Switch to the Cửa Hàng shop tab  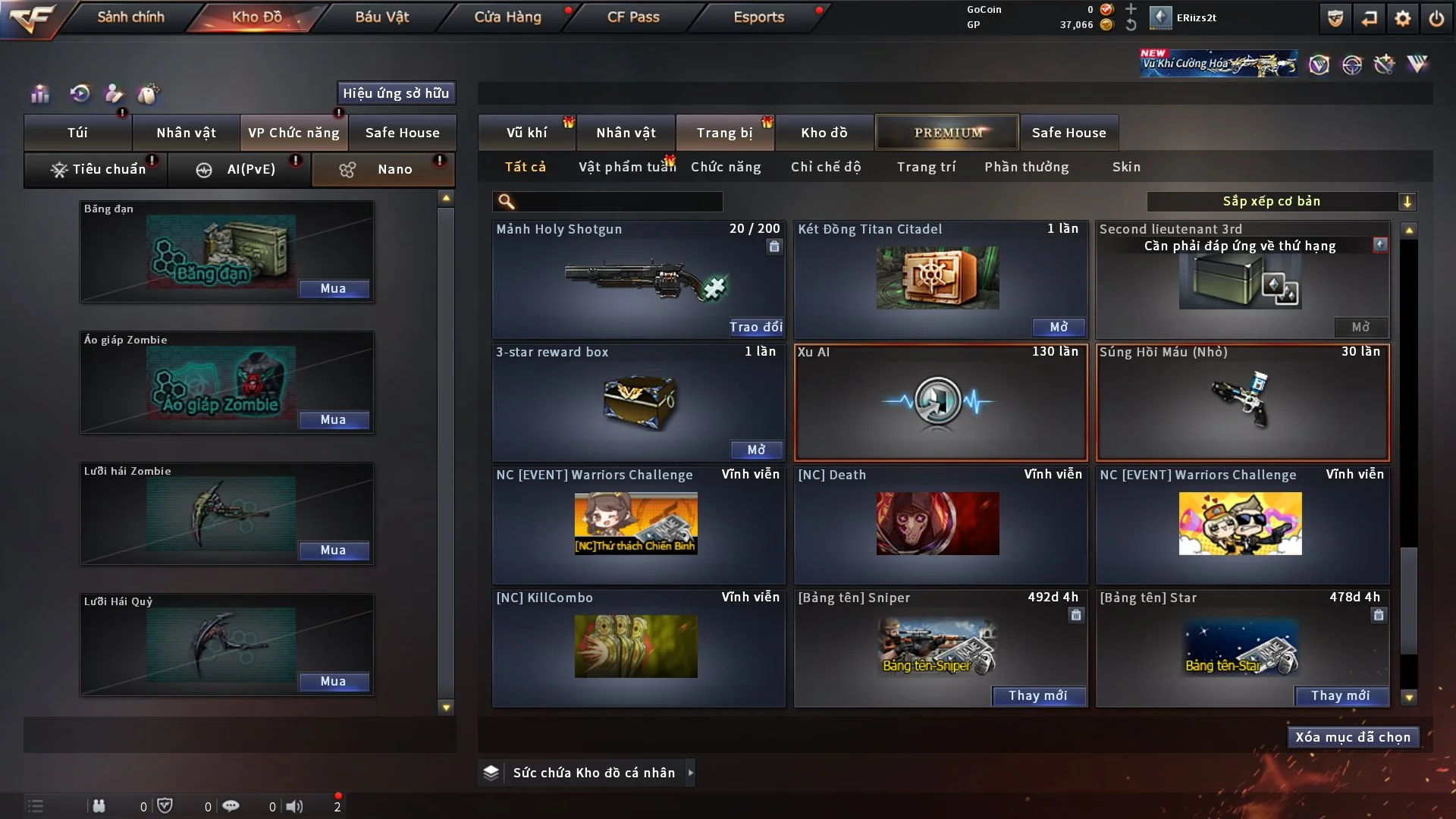[x=507, y=17]
